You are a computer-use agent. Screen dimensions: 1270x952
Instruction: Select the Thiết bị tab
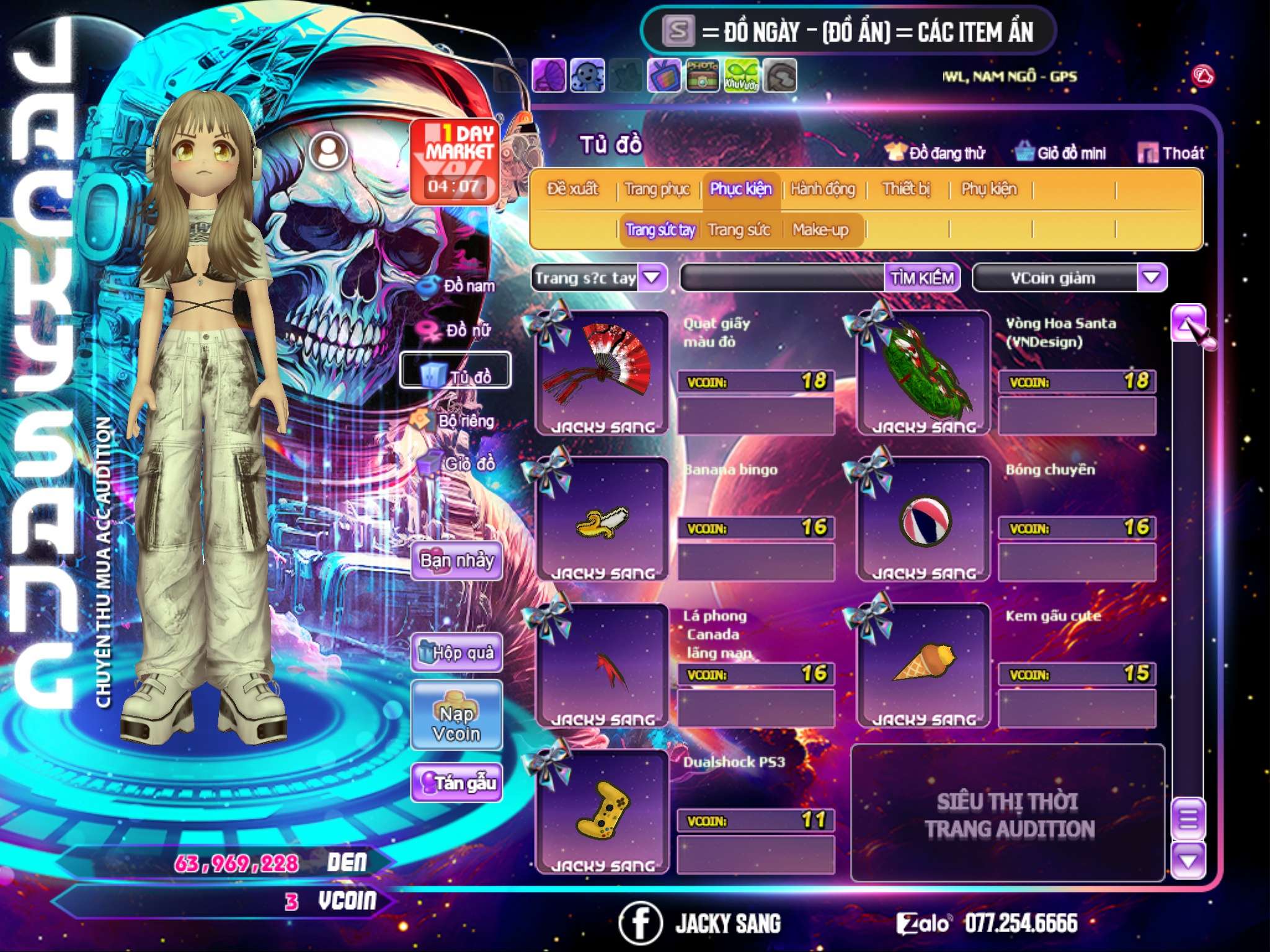(906, 189)
